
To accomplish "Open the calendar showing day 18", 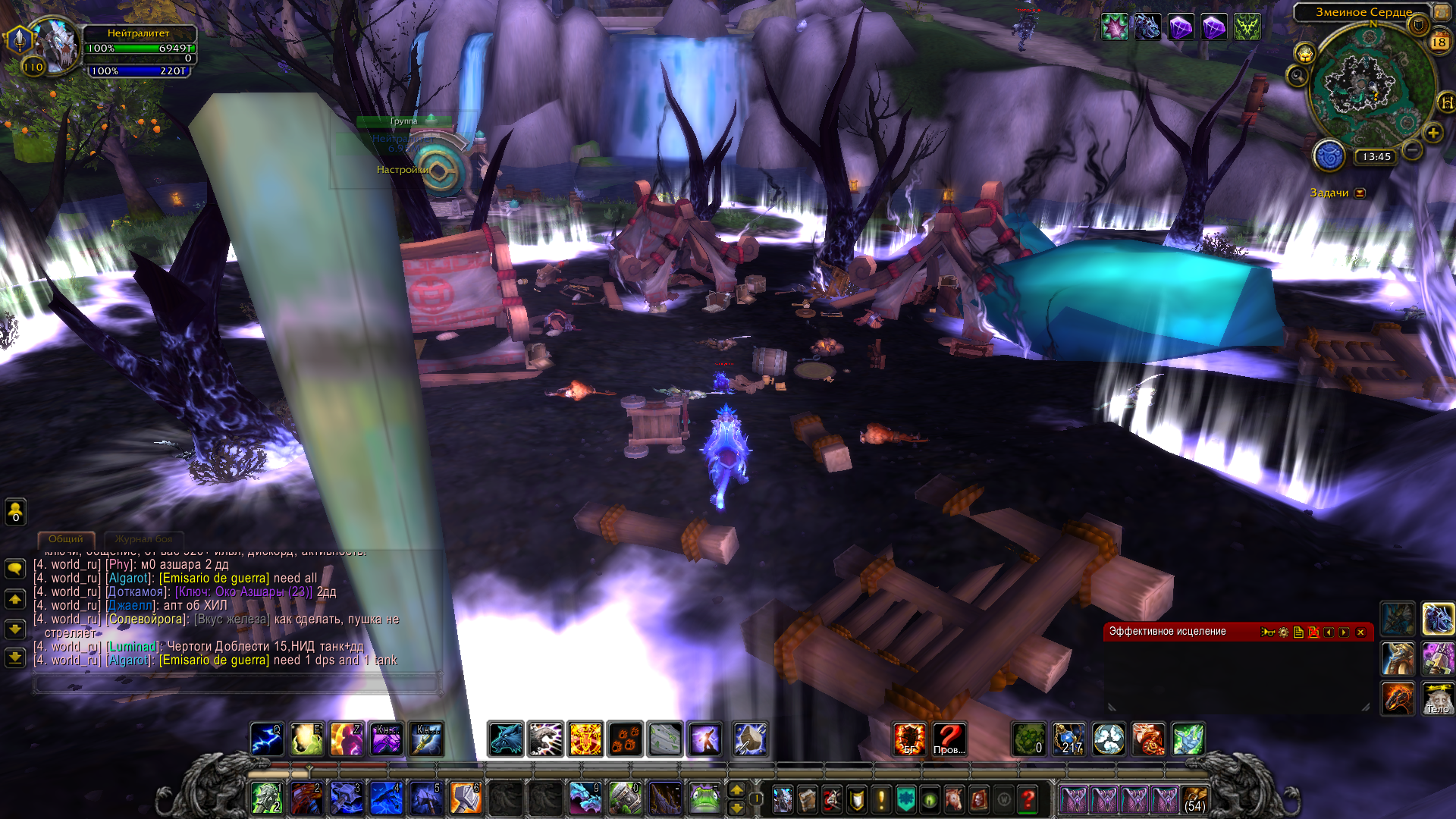I will [1439, 42].
